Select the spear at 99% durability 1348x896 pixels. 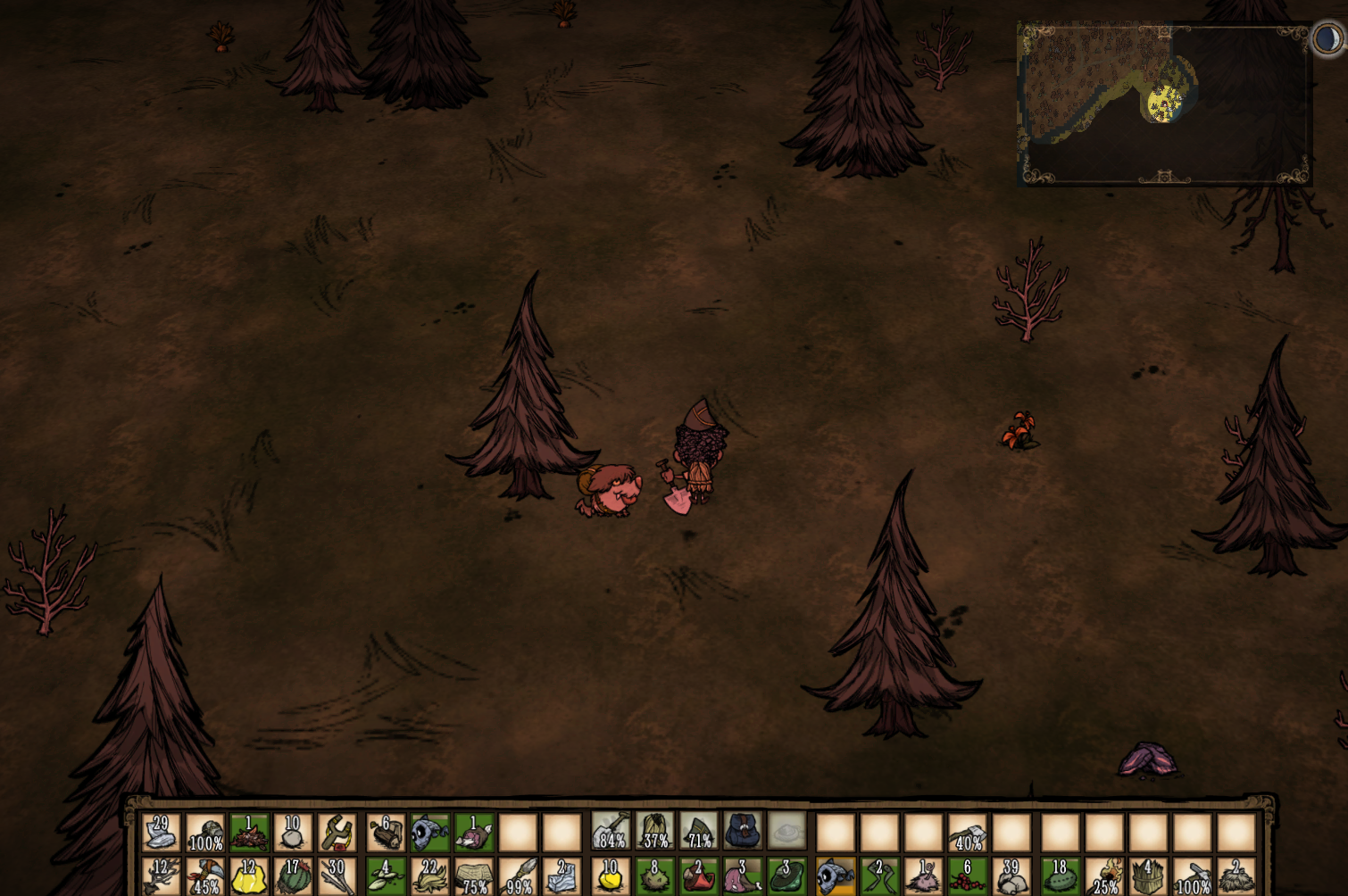point(519,876)
